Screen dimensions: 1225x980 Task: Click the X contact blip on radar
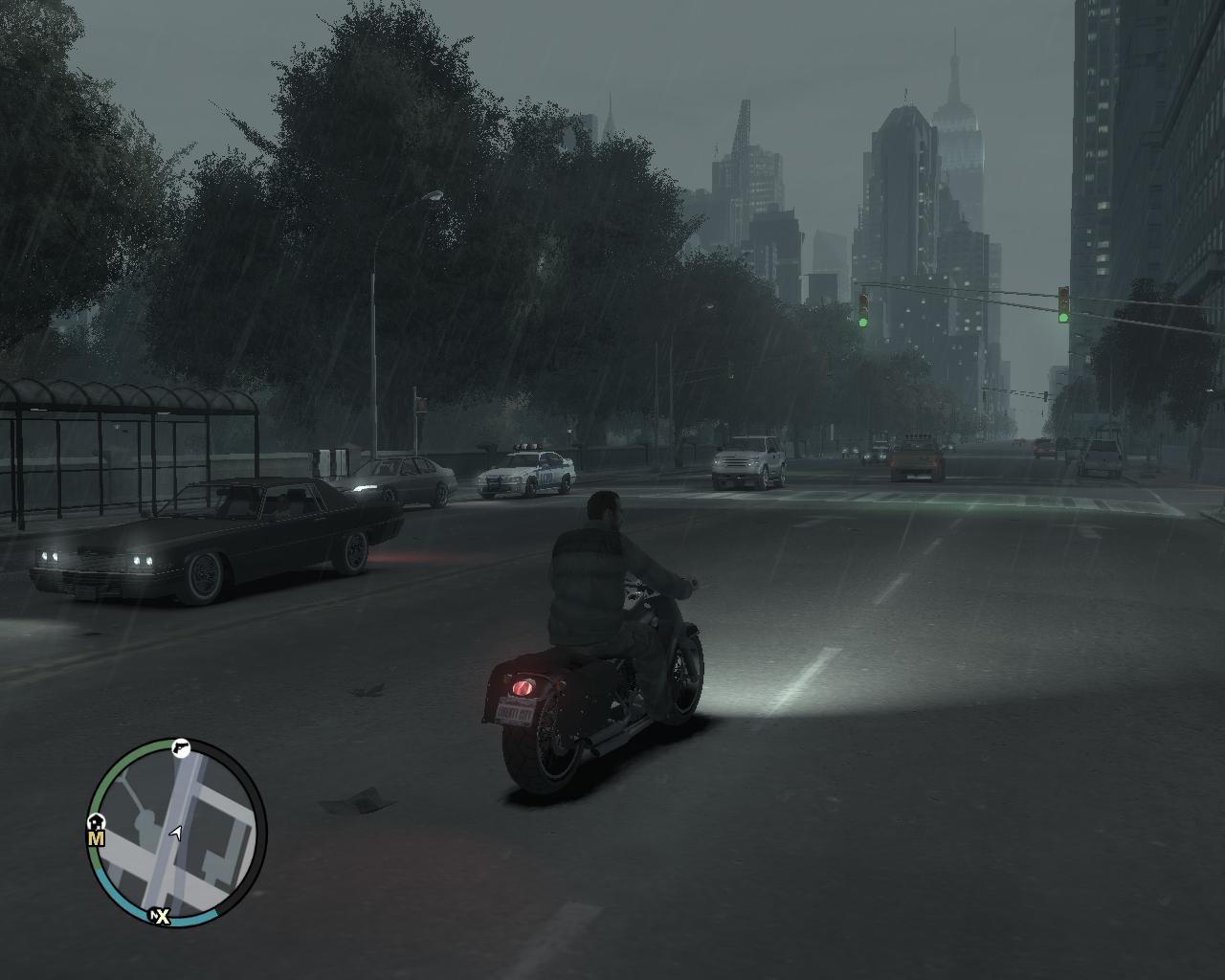160,917
